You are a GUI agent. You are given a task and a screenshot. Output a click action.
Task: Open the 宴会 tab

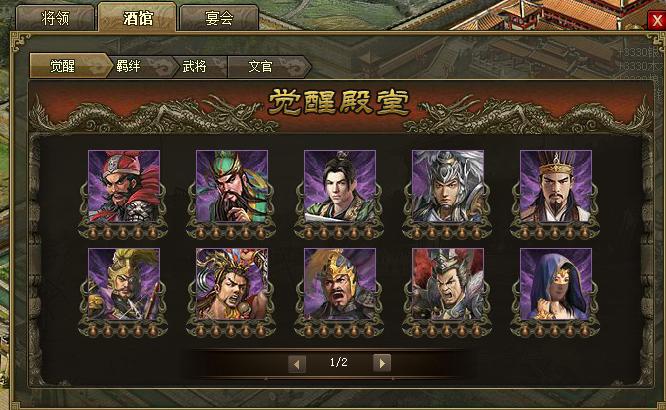[x=219, y=18]
